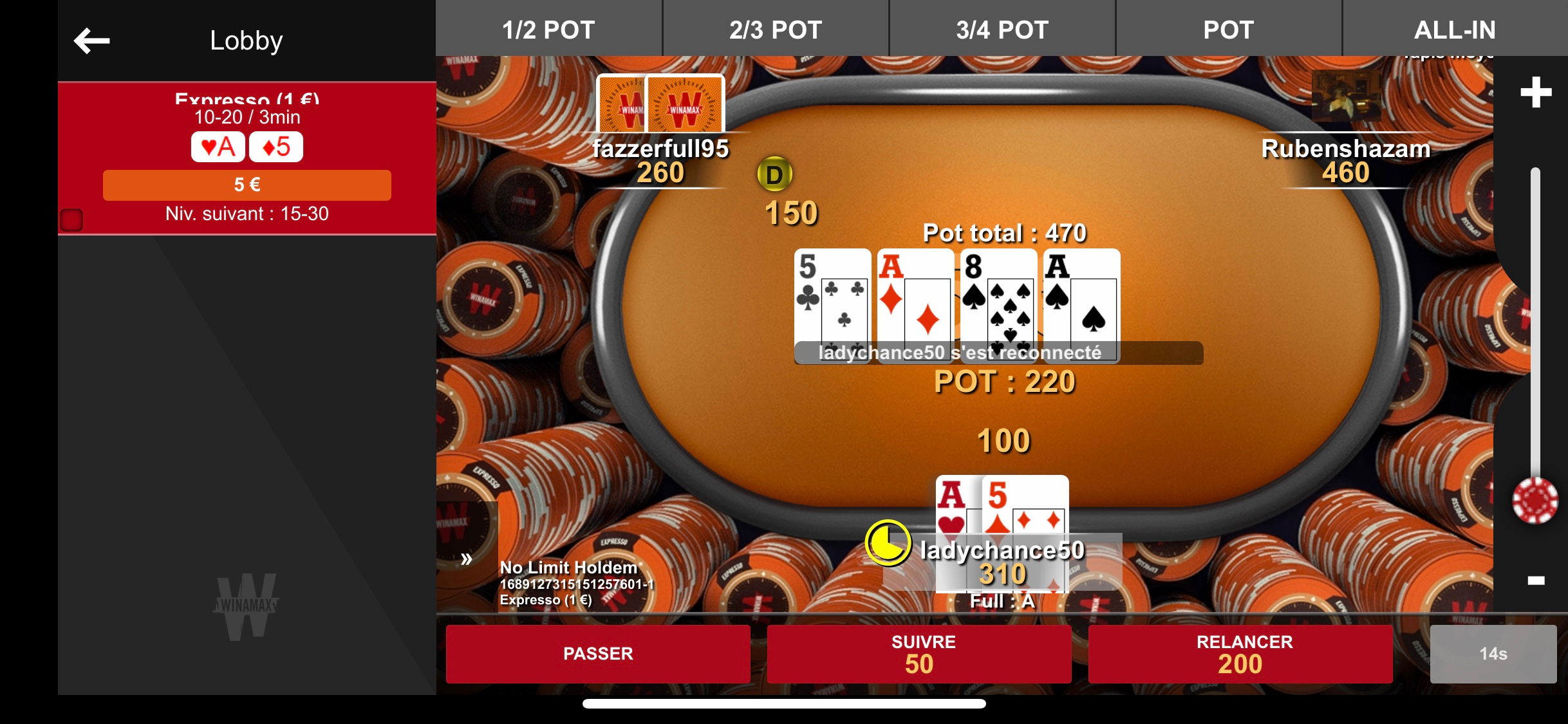The width and height of the screenshot is (1568, 724).
Task: Go back using the Lobby arrow
Action: click(92, 41)
